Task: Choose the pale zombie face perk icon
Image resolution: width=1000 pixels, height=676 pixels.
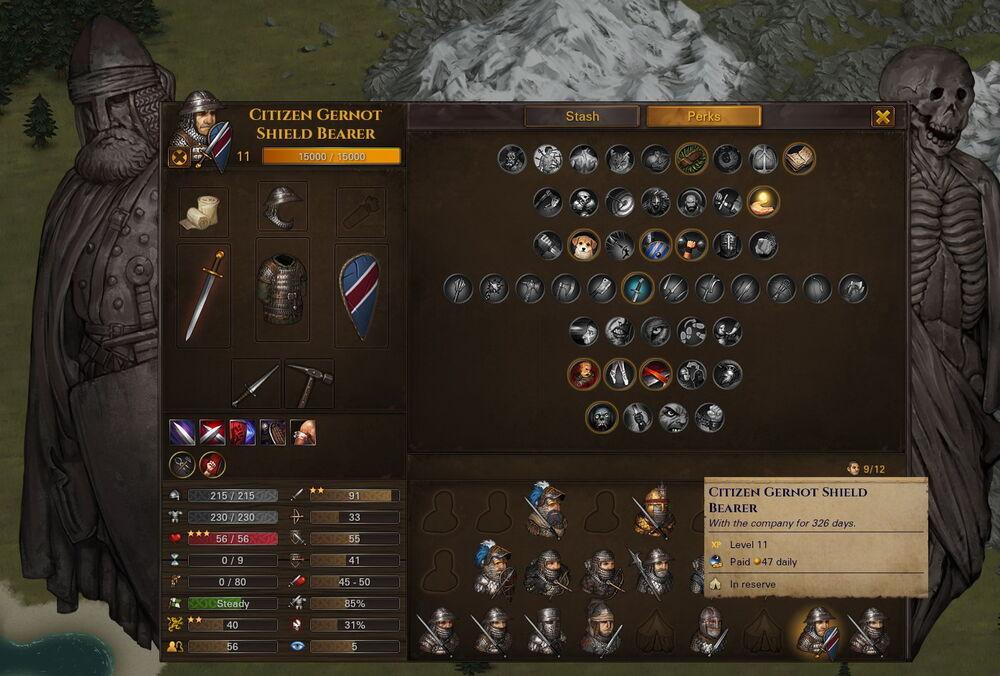Action: coord(602,417)
